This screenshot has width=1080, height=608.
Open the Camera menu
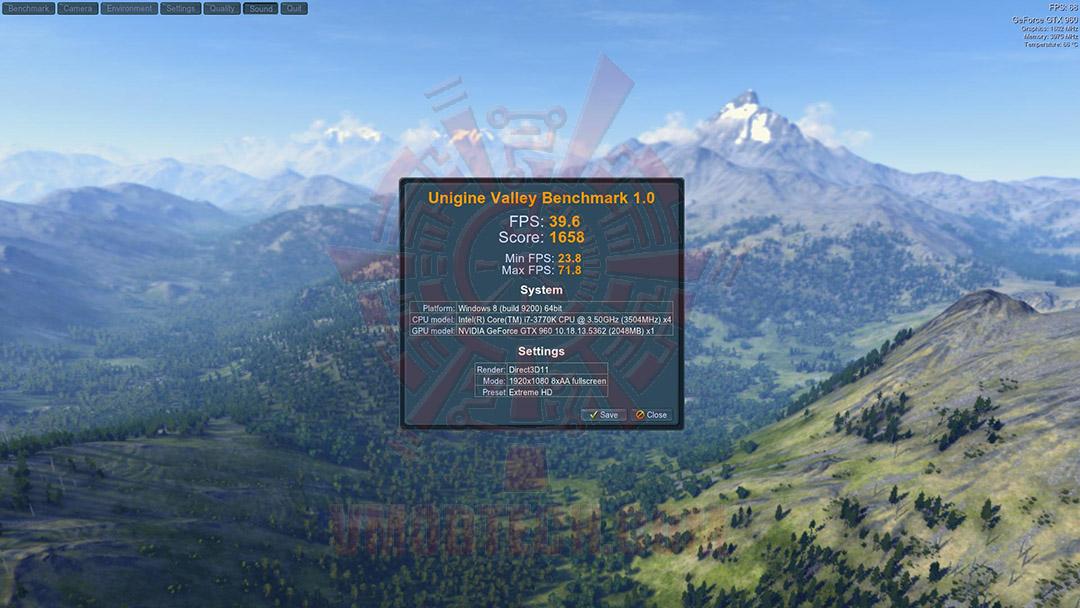click(77, 9)
